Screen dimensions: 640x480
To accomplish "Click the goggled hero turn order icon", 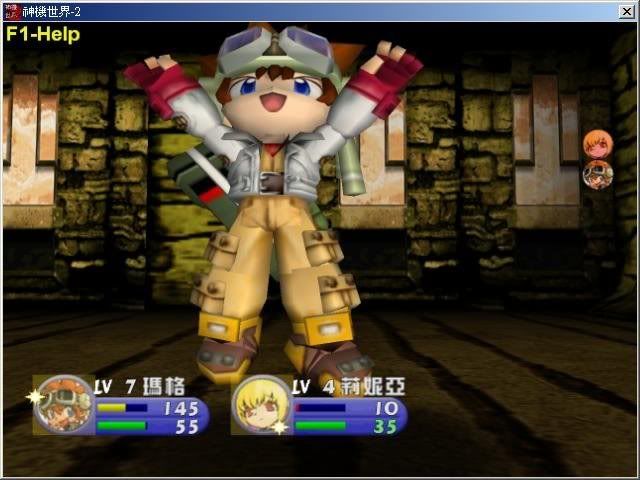I will [597, 175].
